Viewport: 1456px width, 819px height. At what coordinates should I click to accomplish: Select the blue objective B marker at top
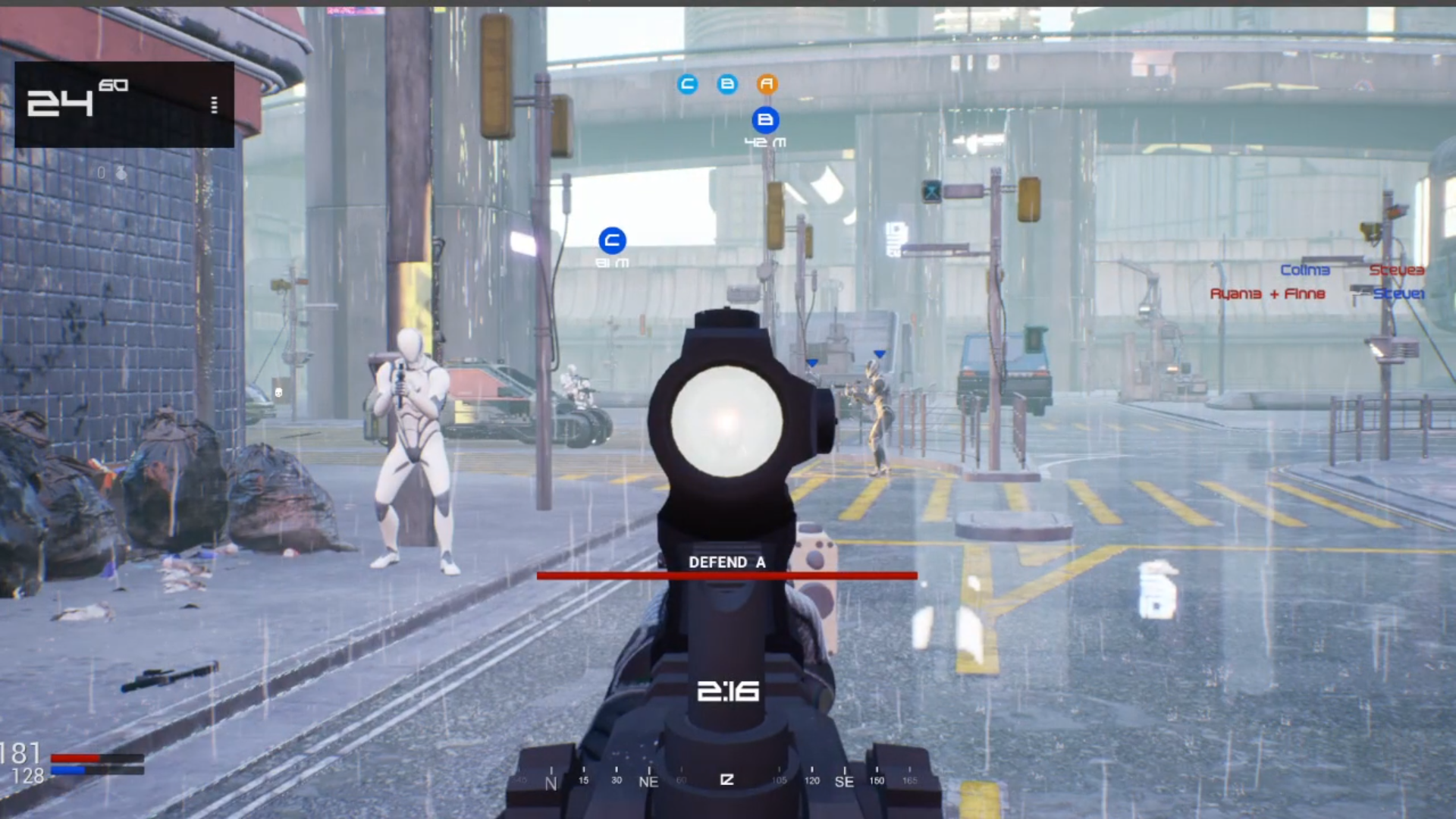click(x=727, y=85)
